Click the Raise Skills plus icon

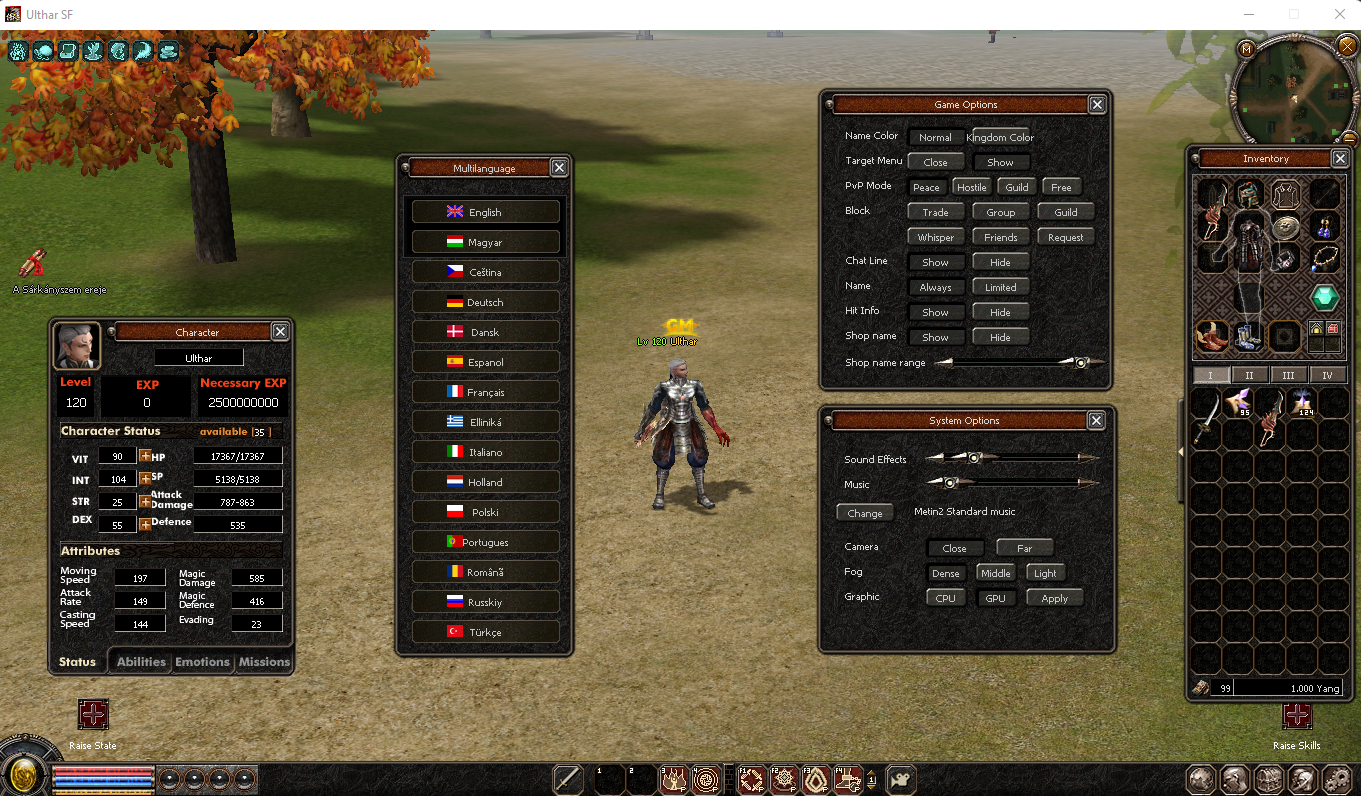coord(1297,716)
